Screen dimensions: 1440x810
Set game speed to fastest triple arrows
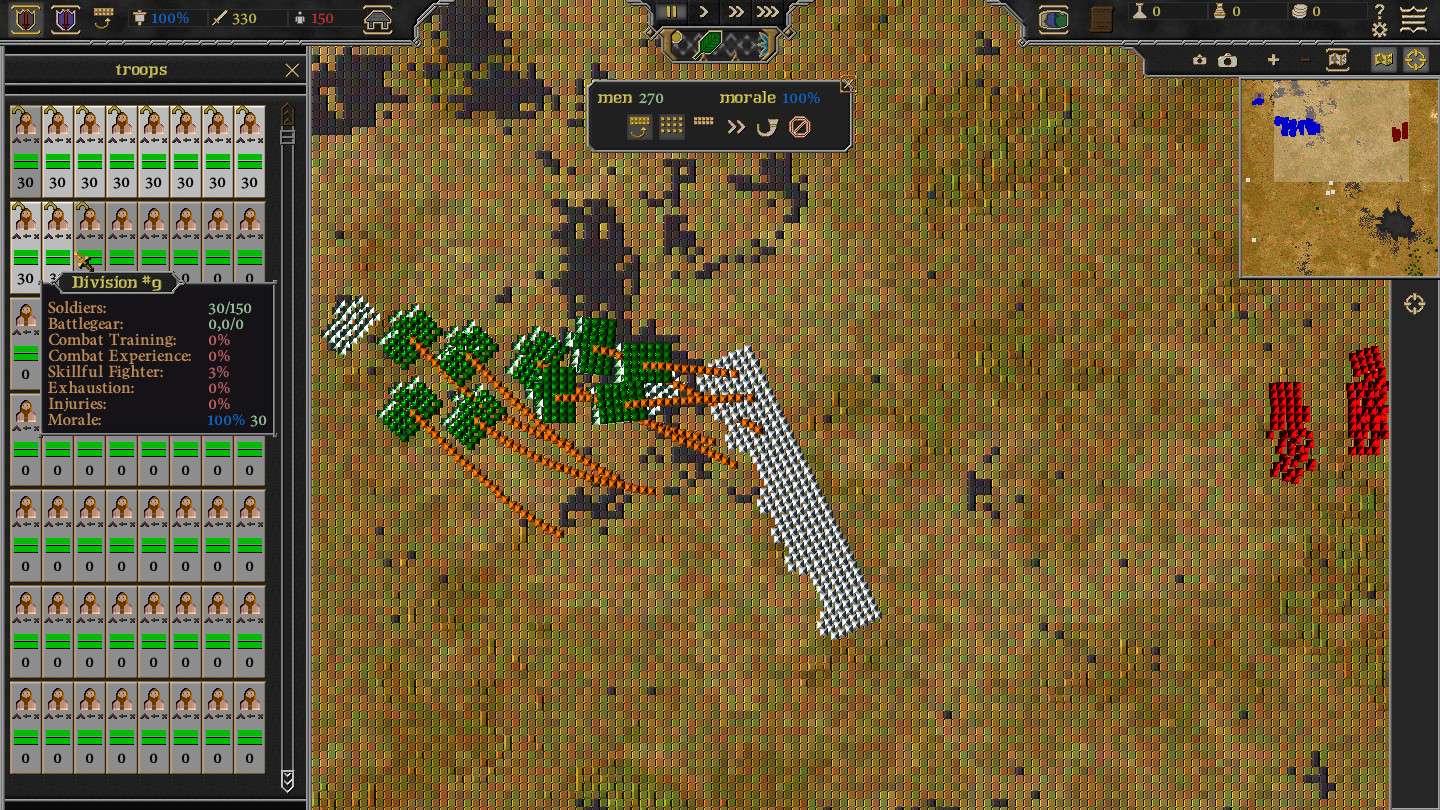coord(767,12)
